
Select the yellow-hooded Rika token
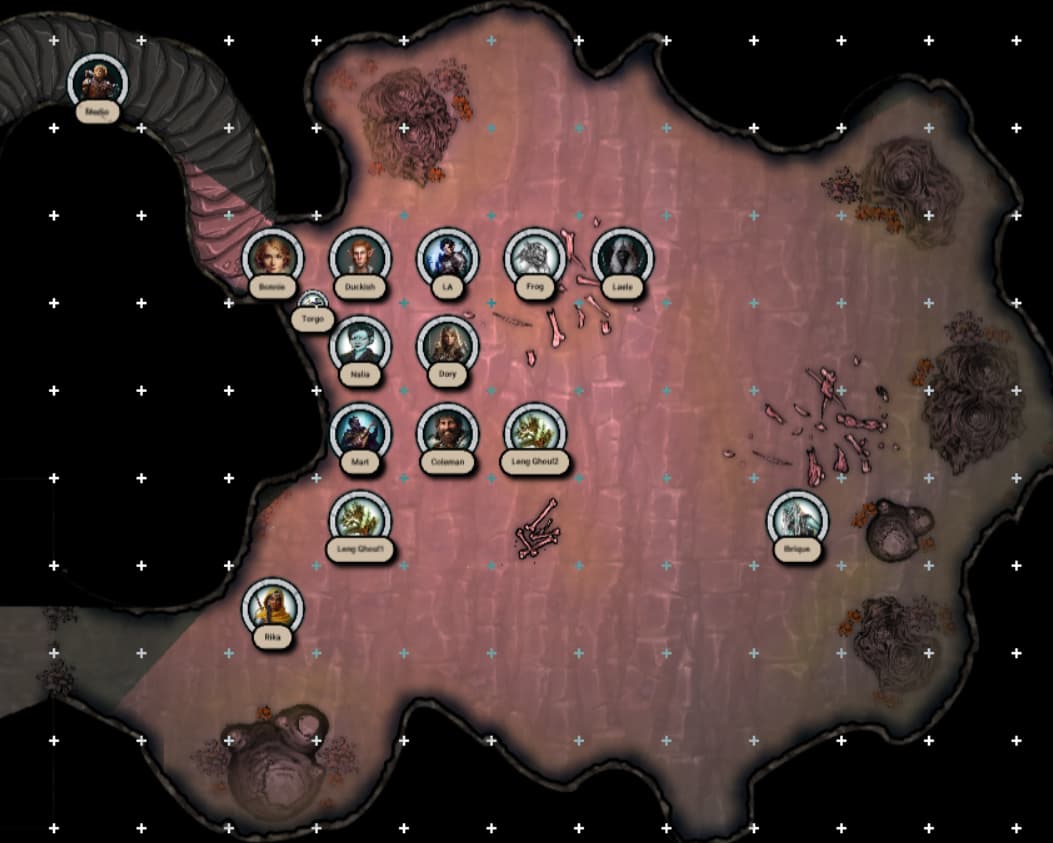click(x=272, y=607)
